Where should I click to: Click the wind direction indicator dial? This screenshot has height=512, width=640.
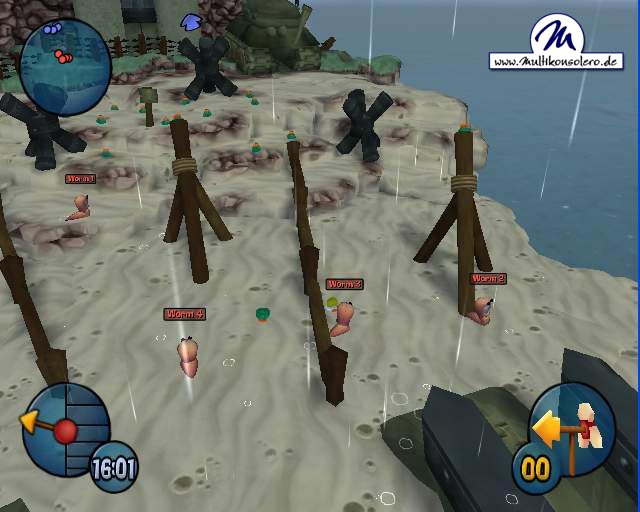pos(64,430)
